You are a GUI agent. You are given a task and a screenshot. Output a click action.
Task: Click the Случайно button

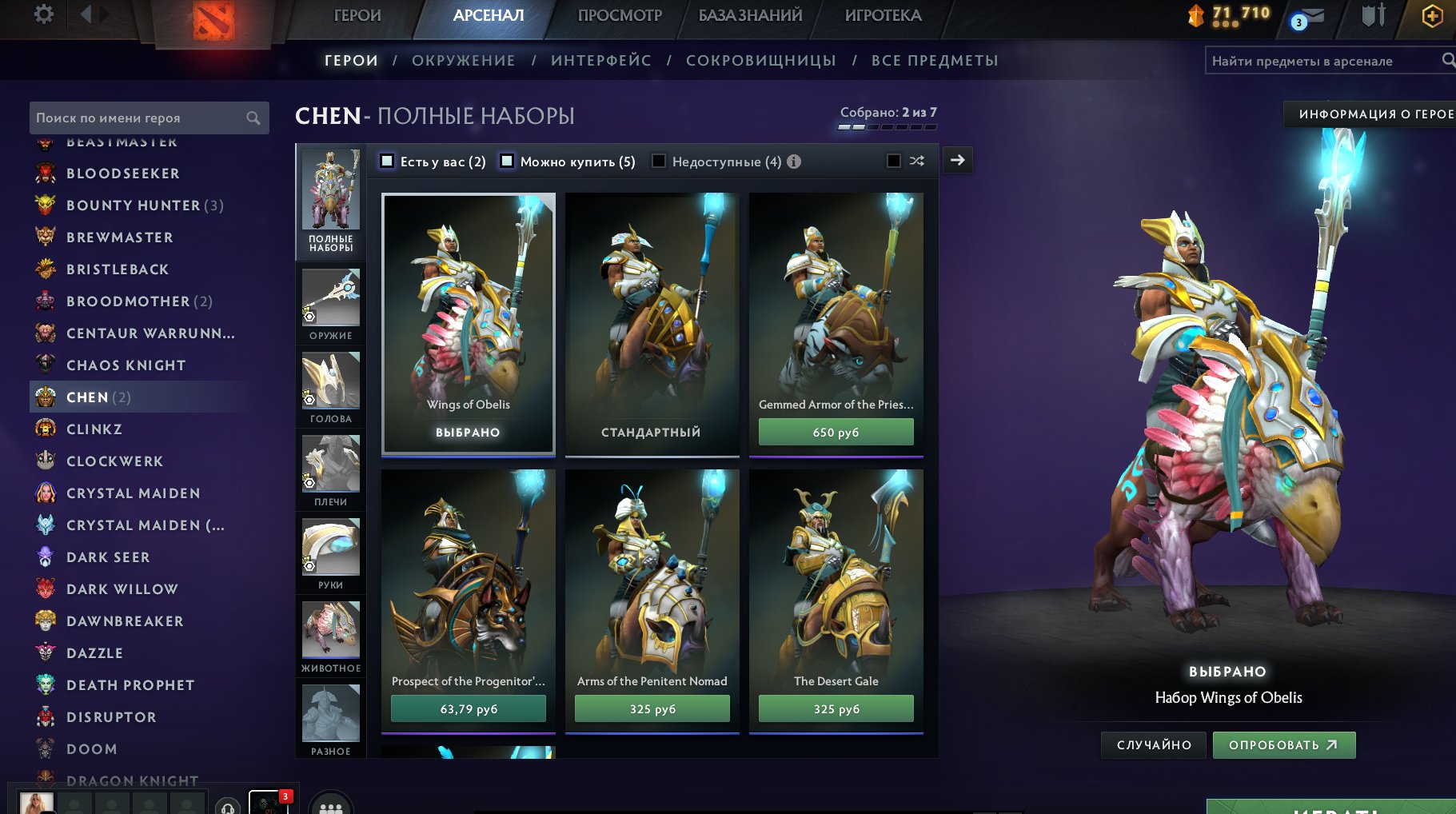coord(1153,745)
